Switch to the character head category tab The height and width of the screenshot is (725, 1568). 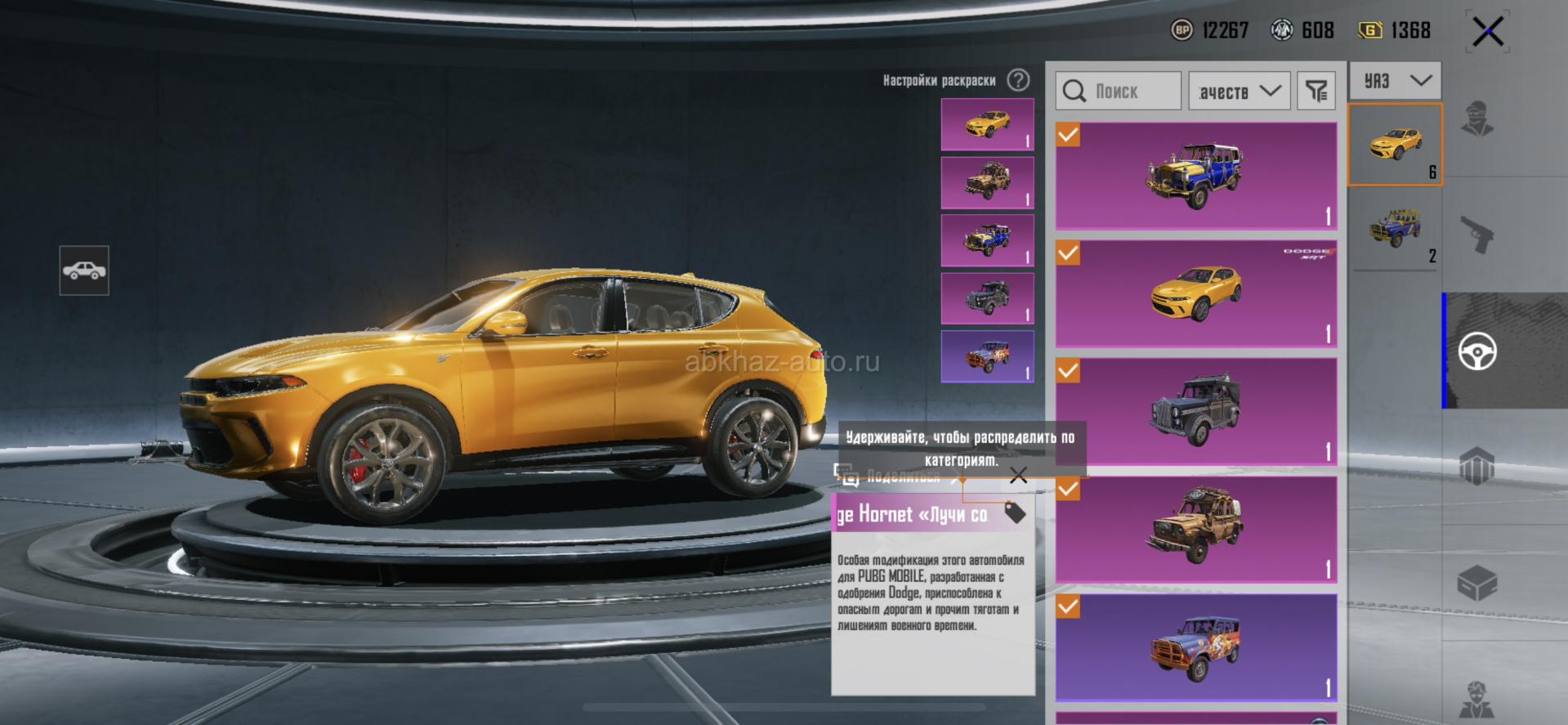point(1477,119)
